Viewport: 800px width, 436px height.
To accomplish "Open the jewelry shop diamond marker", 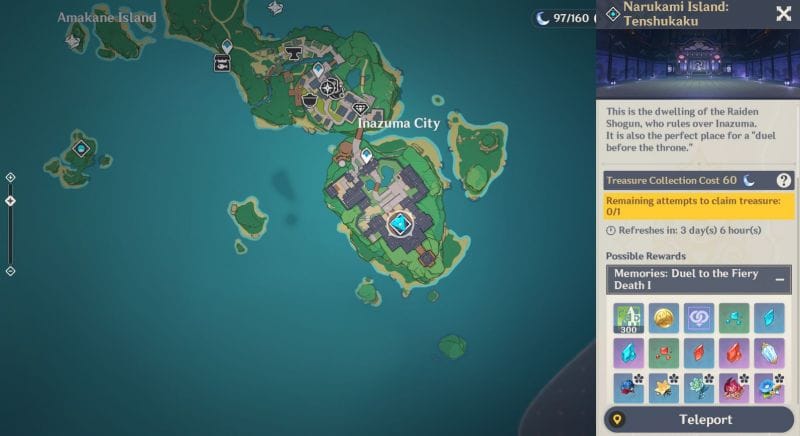I will (360, 107).
